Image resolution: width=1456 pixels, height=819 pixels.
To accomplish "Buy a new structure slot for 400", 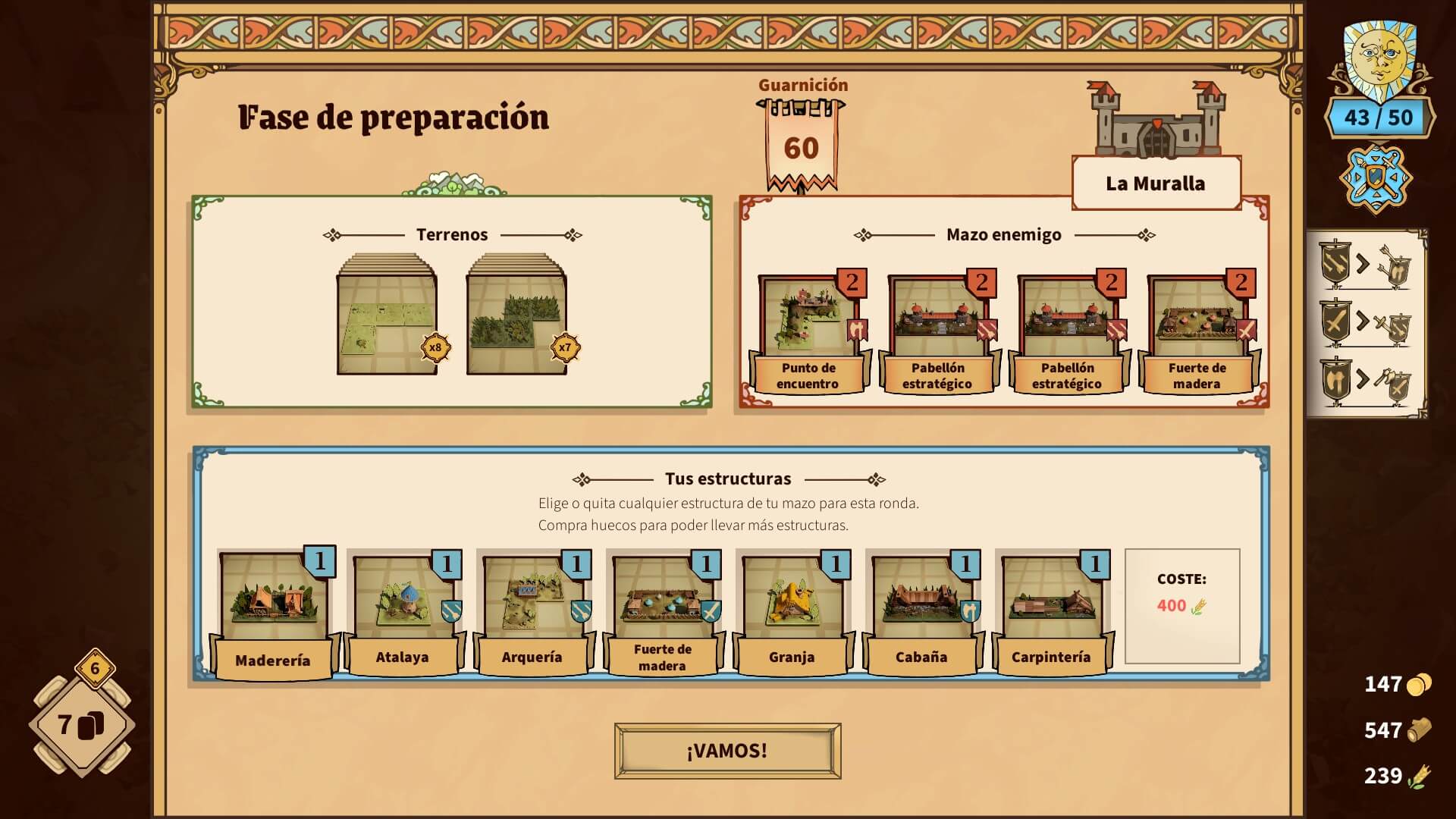I will point(1181,606).
